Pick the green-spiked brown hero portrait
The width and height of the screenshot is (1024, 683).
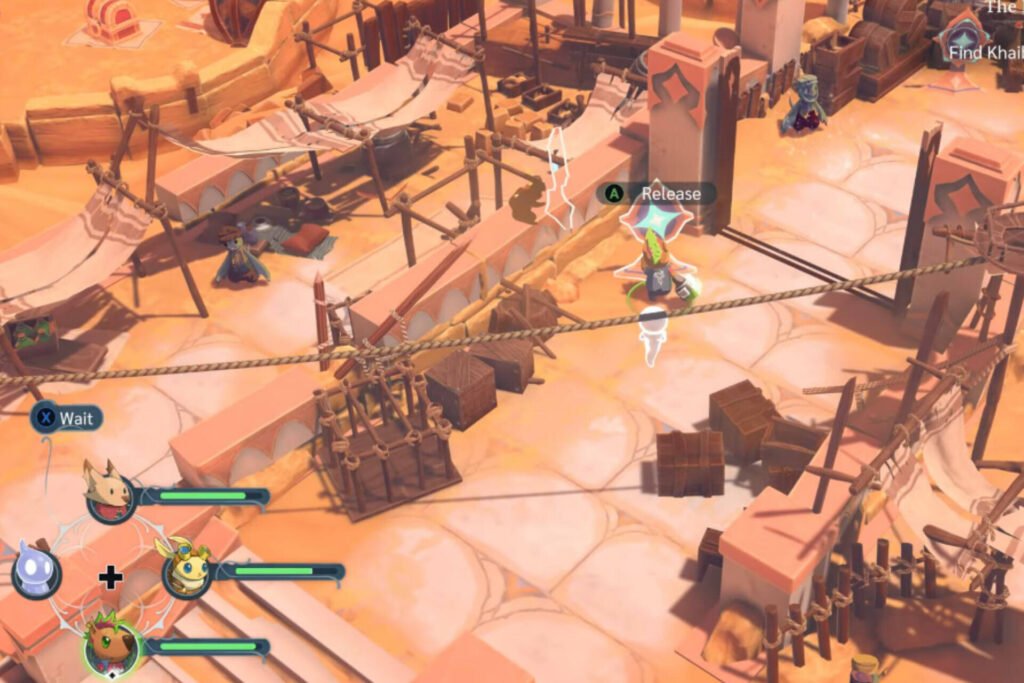tap(110, 644)
